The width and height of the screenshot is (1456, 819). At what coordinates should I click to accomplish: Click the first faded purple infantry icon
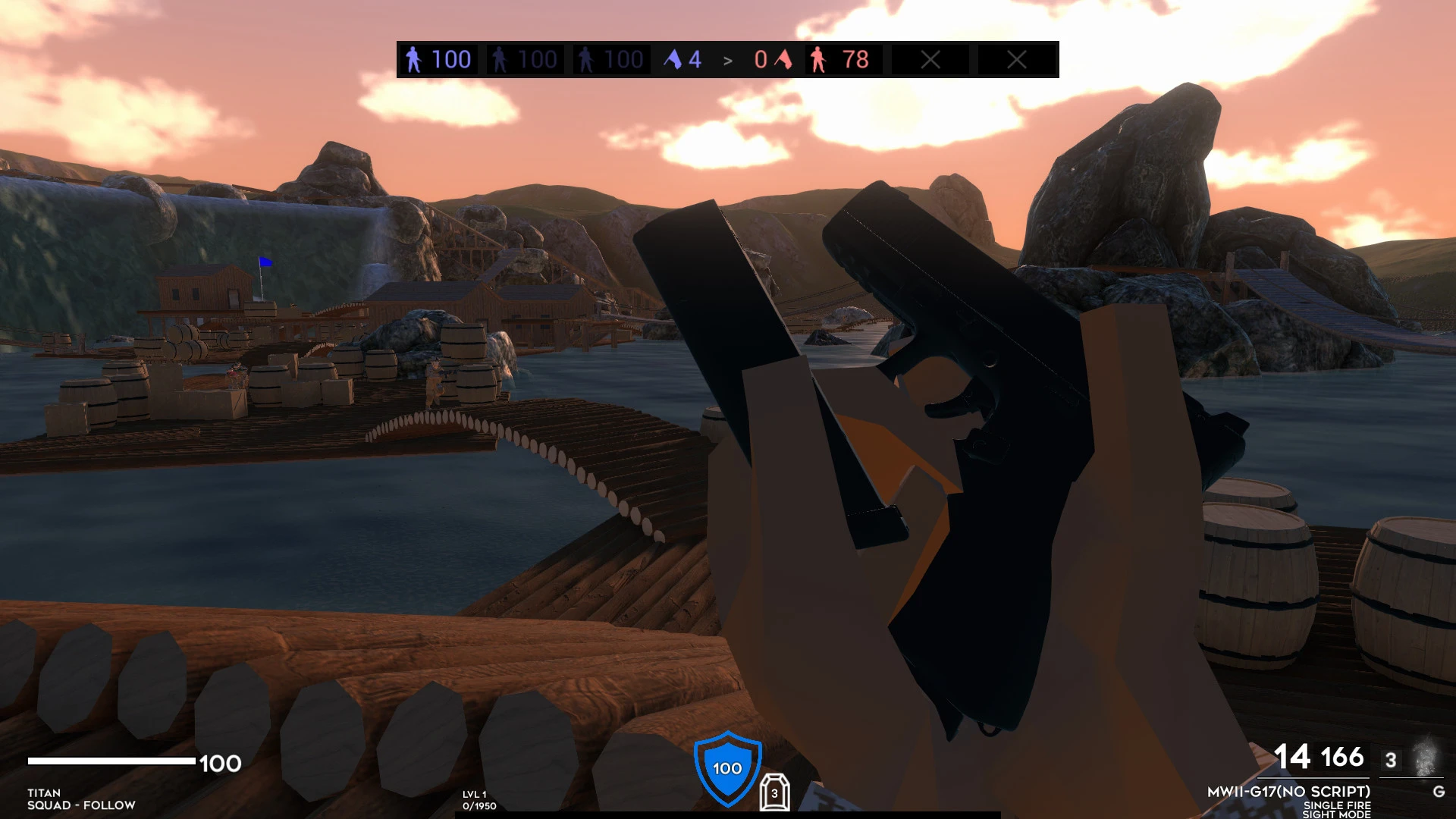click(500, 58)
